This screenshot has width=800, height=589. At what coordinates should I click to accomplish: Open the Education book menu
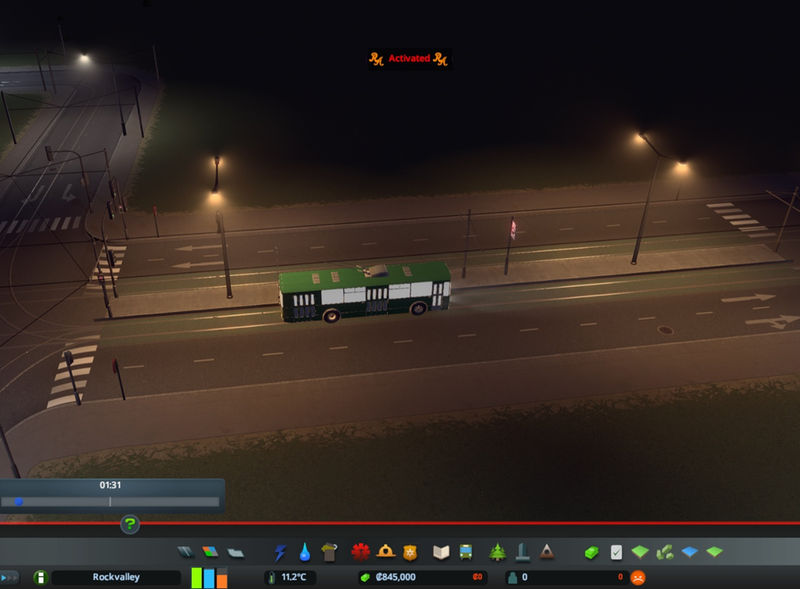(441, 552)
